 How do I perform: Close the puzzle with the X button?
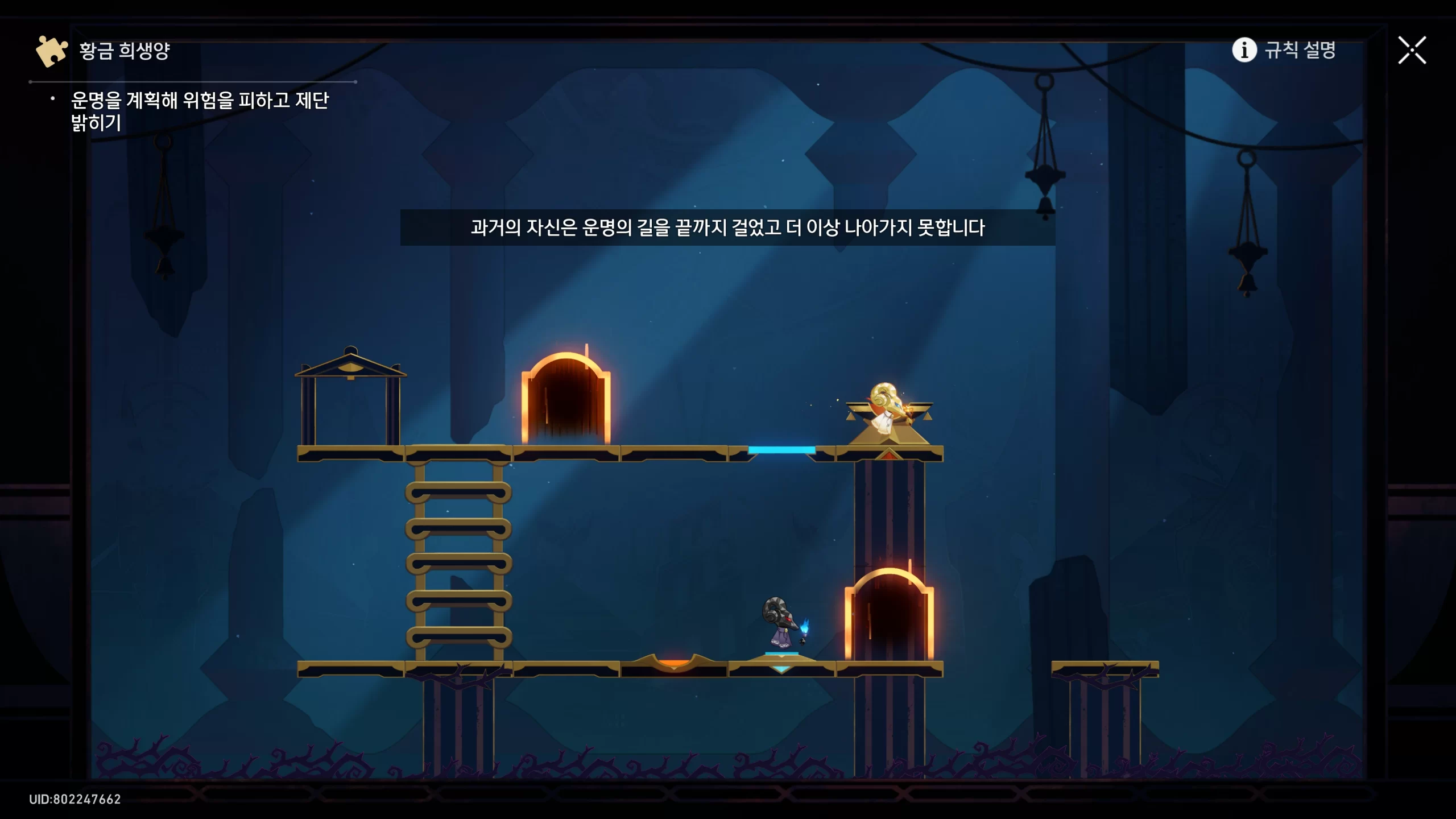coord(1412,51)
